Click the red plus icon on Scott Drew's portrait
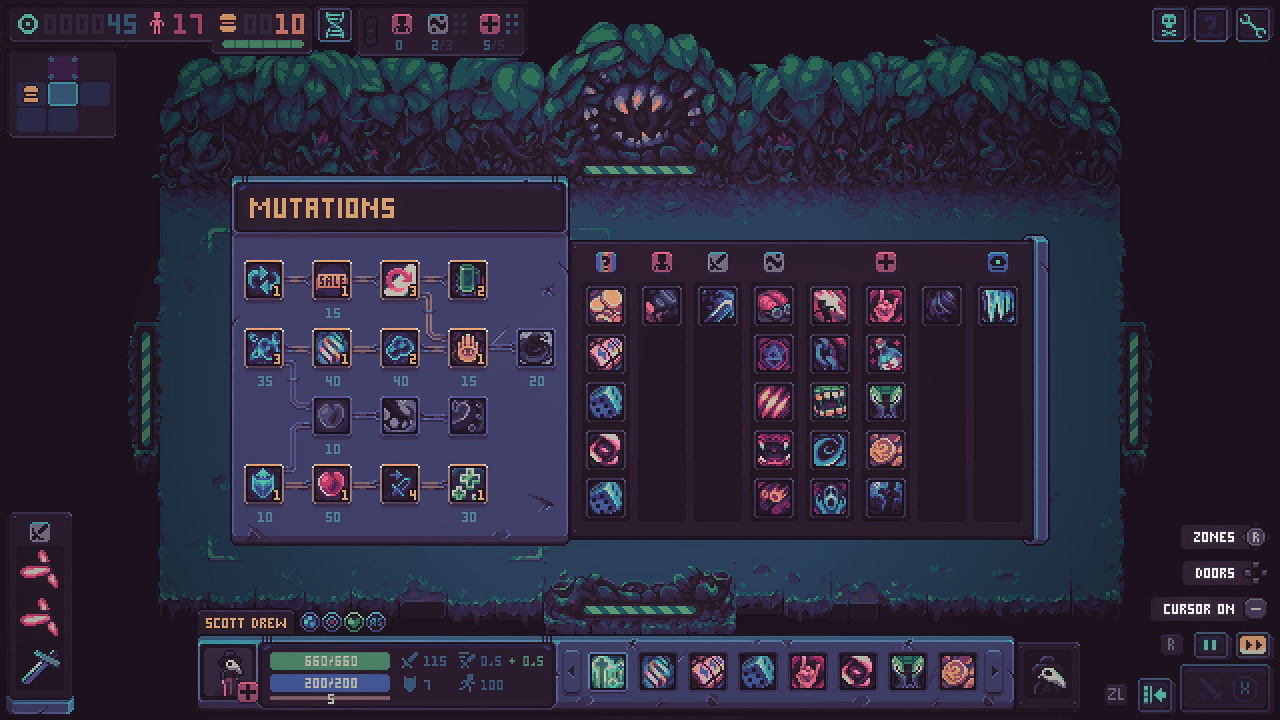The height and width of the screenshot is (720, 1280). coord(248,691)
